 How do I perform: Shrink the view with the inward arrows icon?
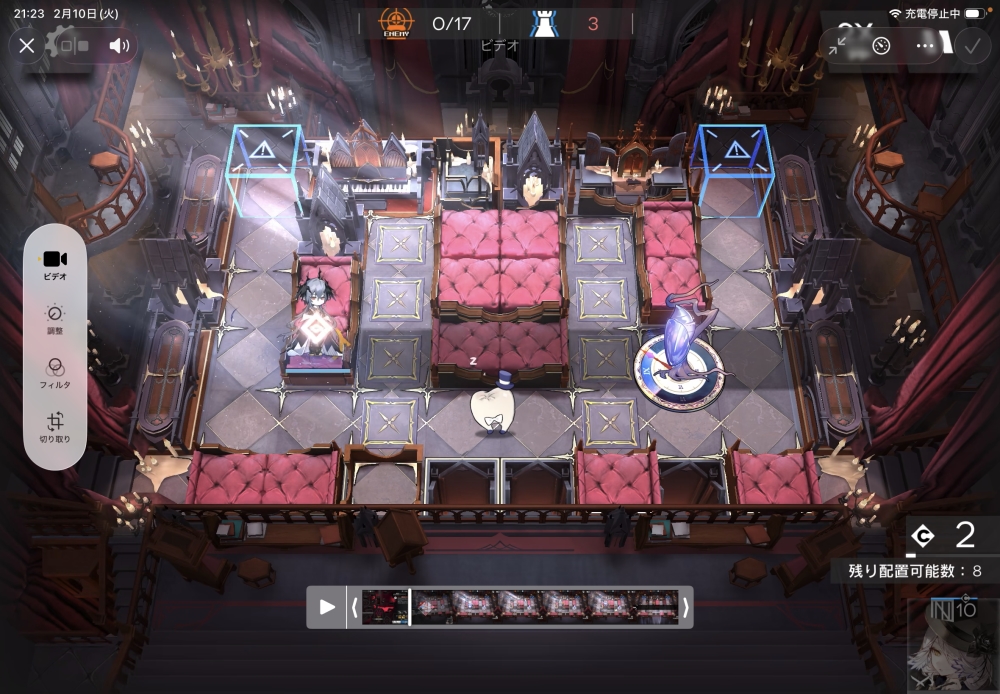point(838,46)
